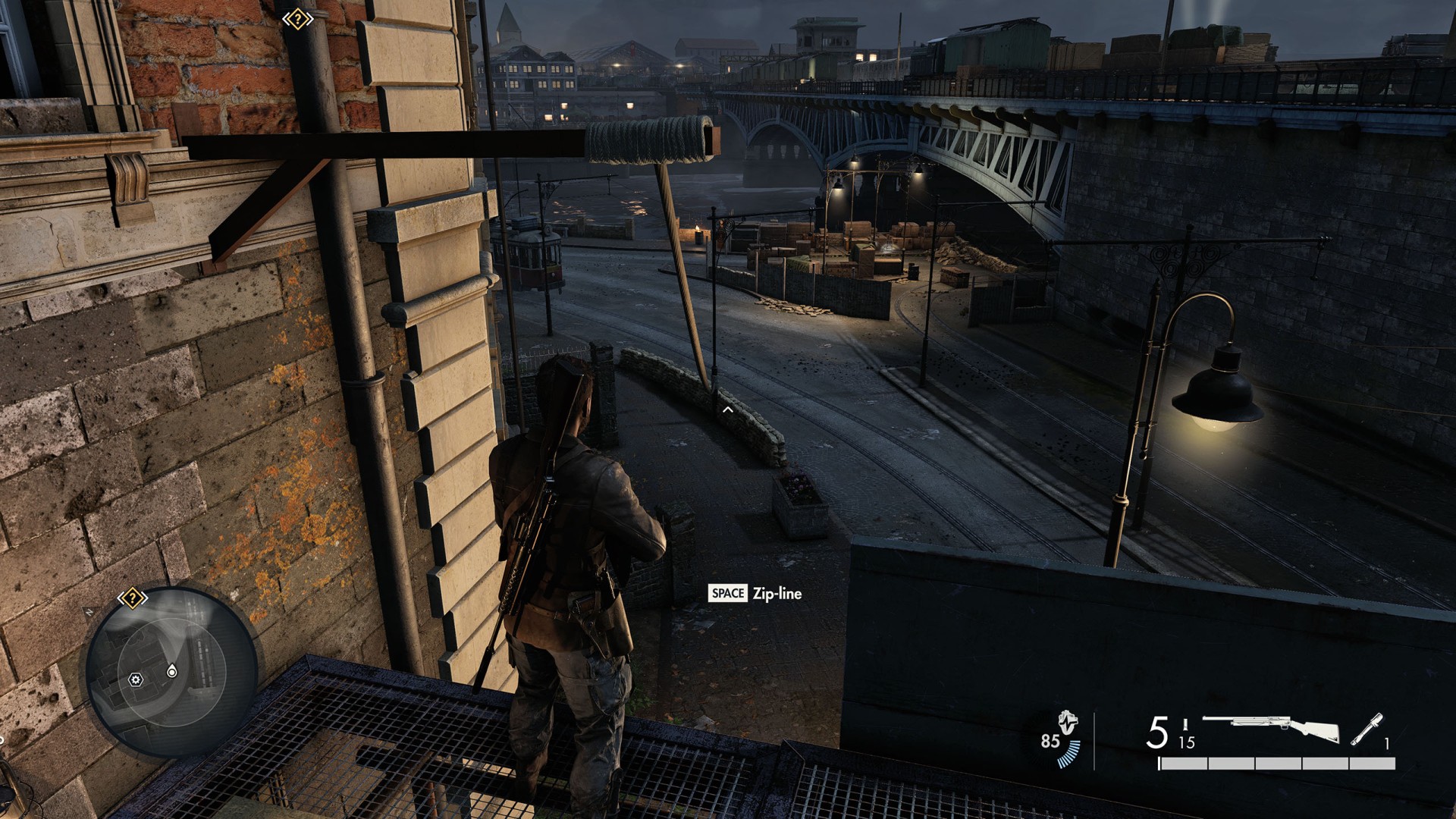Viewport: 1456px width, 819px height.
Task: Click the north compass indicator on the minimap
Action: pyautogui.click(x=89, y=611)
